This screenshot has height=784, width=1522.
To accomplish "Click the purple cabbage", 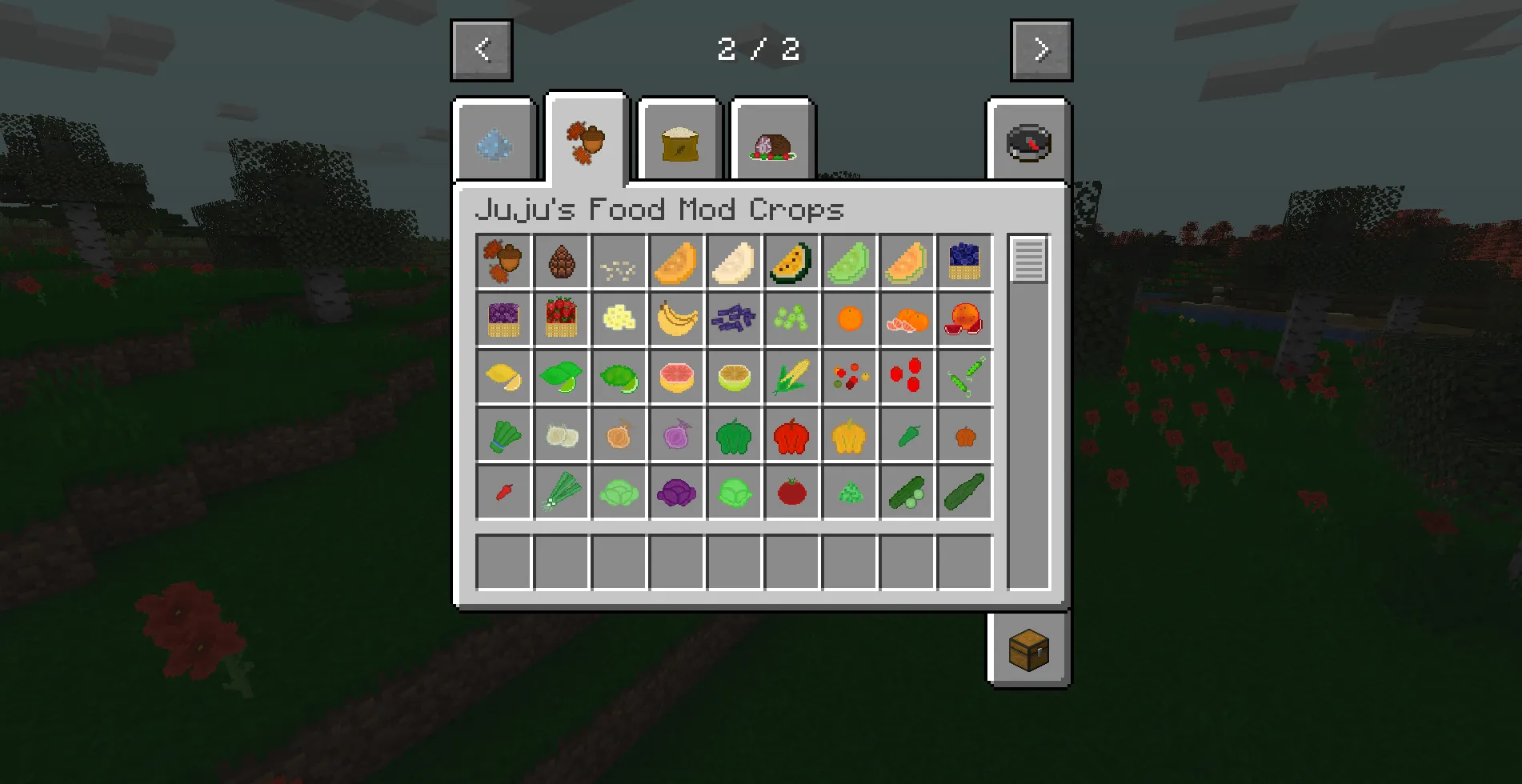I will coord(675,494).
